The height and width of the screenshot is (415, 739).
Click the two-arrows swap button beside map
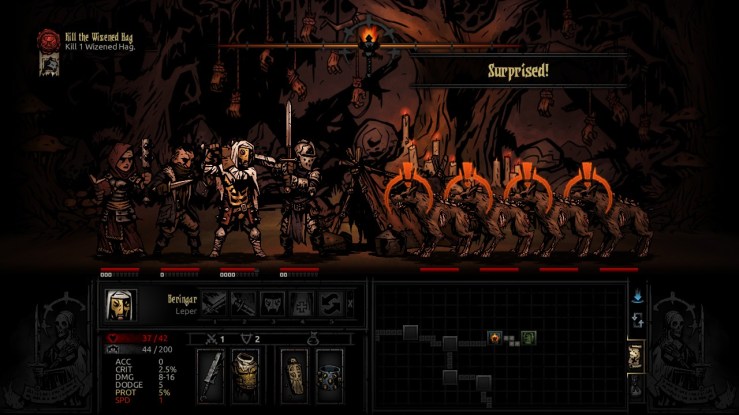click(x=636, y=321)
